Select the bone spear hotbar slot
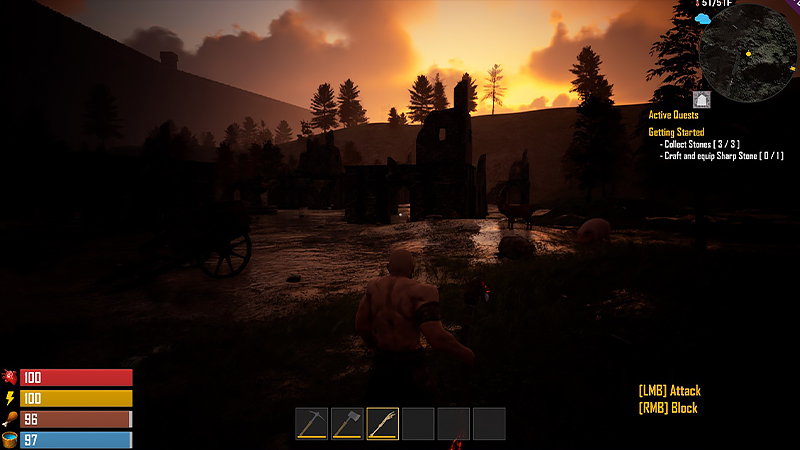The height and width of the screenshot is (450, 800). pyautogui.click(x=383, y=424)
